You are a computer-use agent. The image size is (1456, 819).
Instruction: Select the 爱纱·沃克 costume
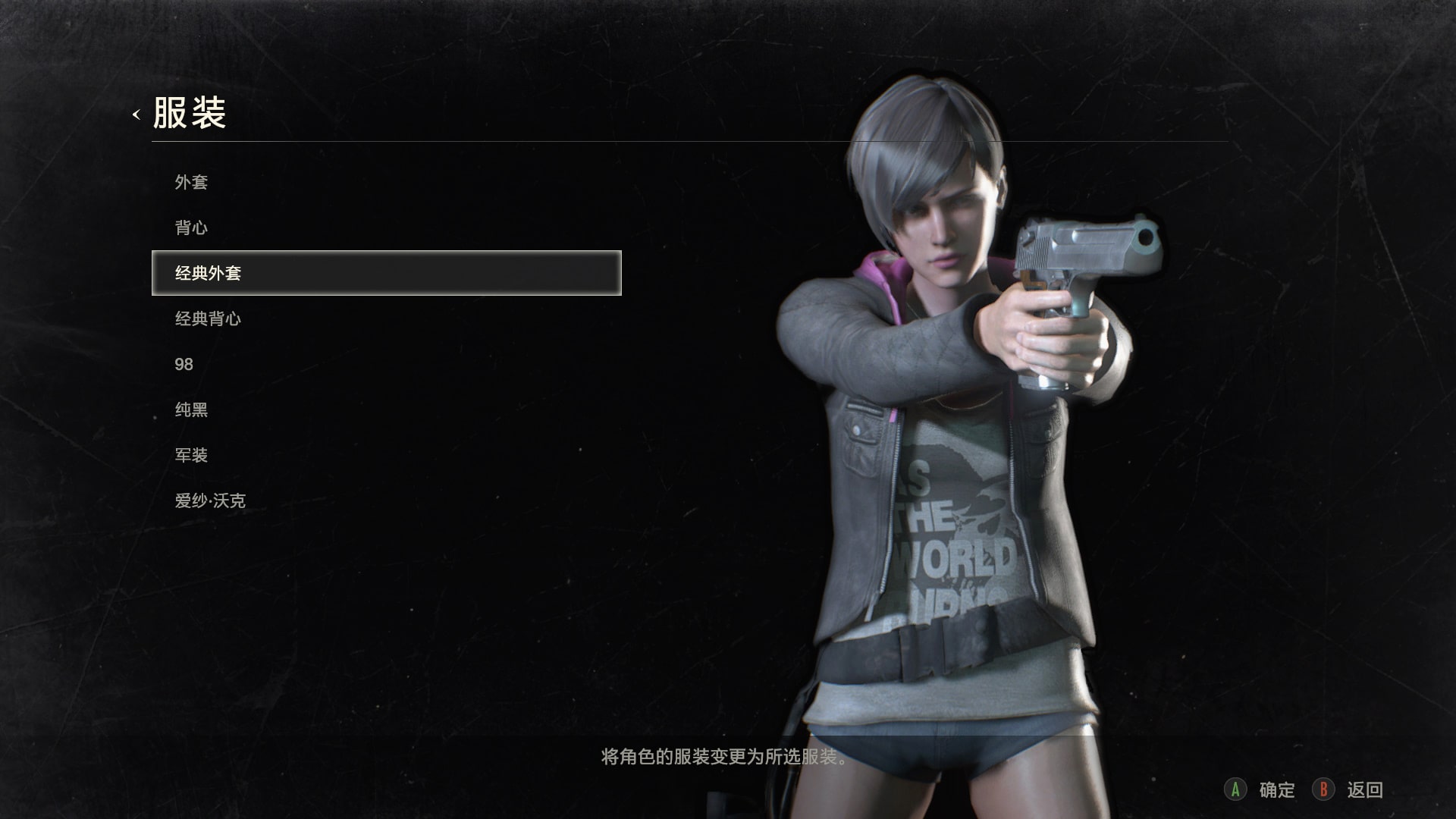(210, 500)
